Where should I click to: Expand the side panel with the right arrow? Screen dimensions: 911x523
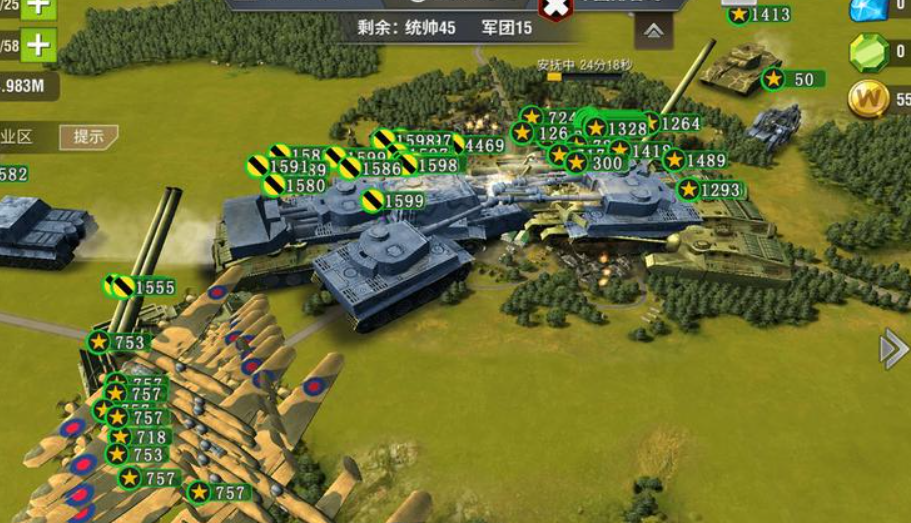[x=893, y=349]
